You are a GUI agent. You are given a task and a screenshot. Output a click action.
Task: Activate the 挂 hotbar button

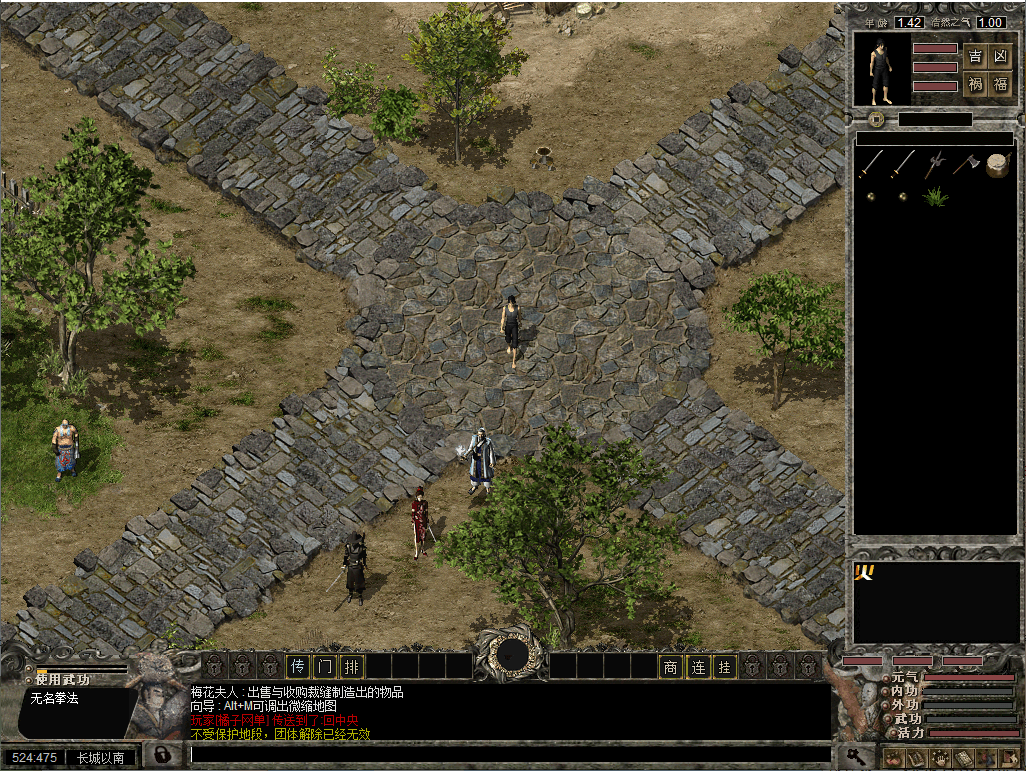[x=725, y=666]
